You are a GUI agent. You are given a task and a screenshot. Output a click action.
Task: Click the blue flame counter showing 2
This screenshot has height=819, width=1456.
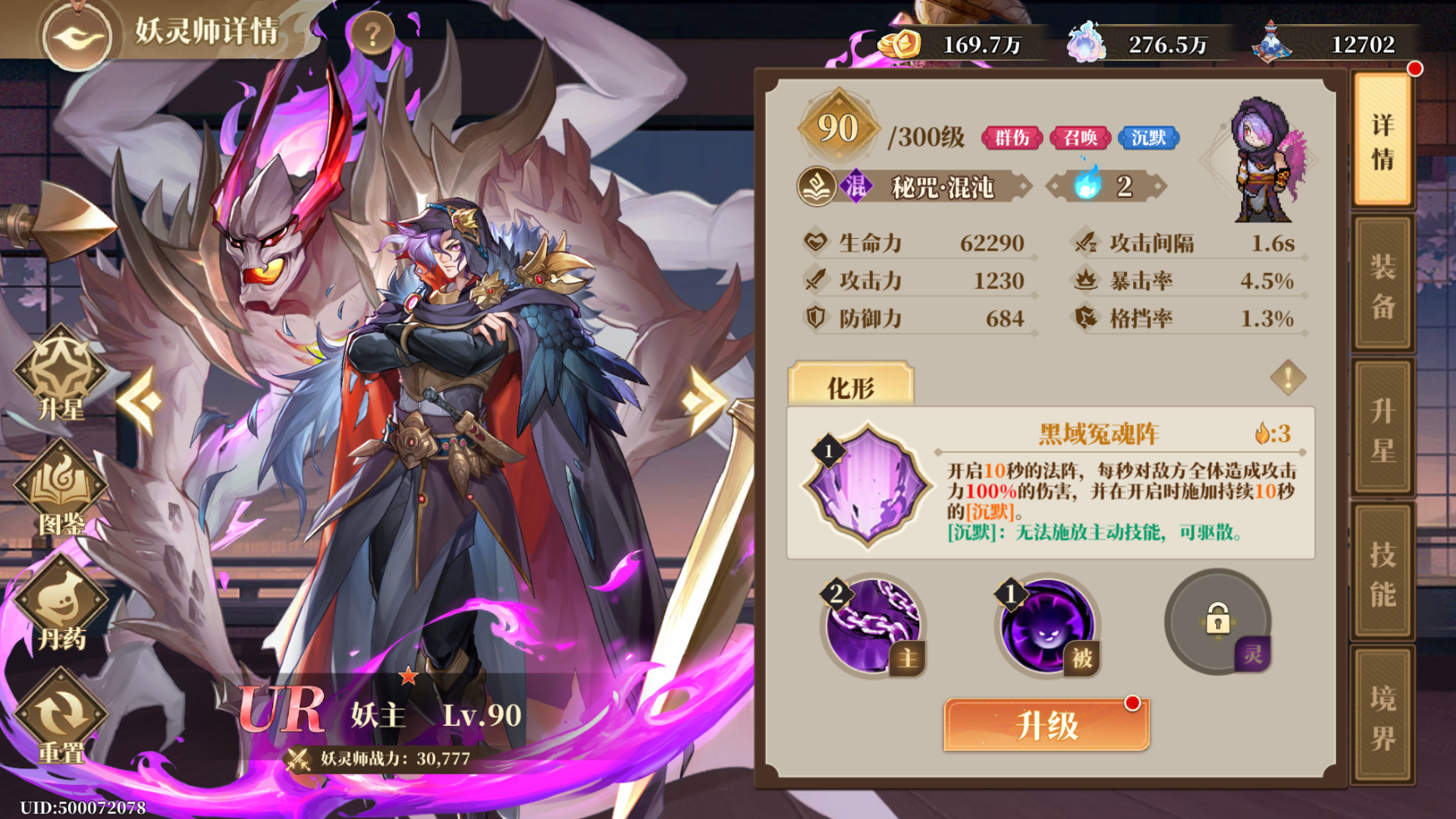click(1105, 186)
